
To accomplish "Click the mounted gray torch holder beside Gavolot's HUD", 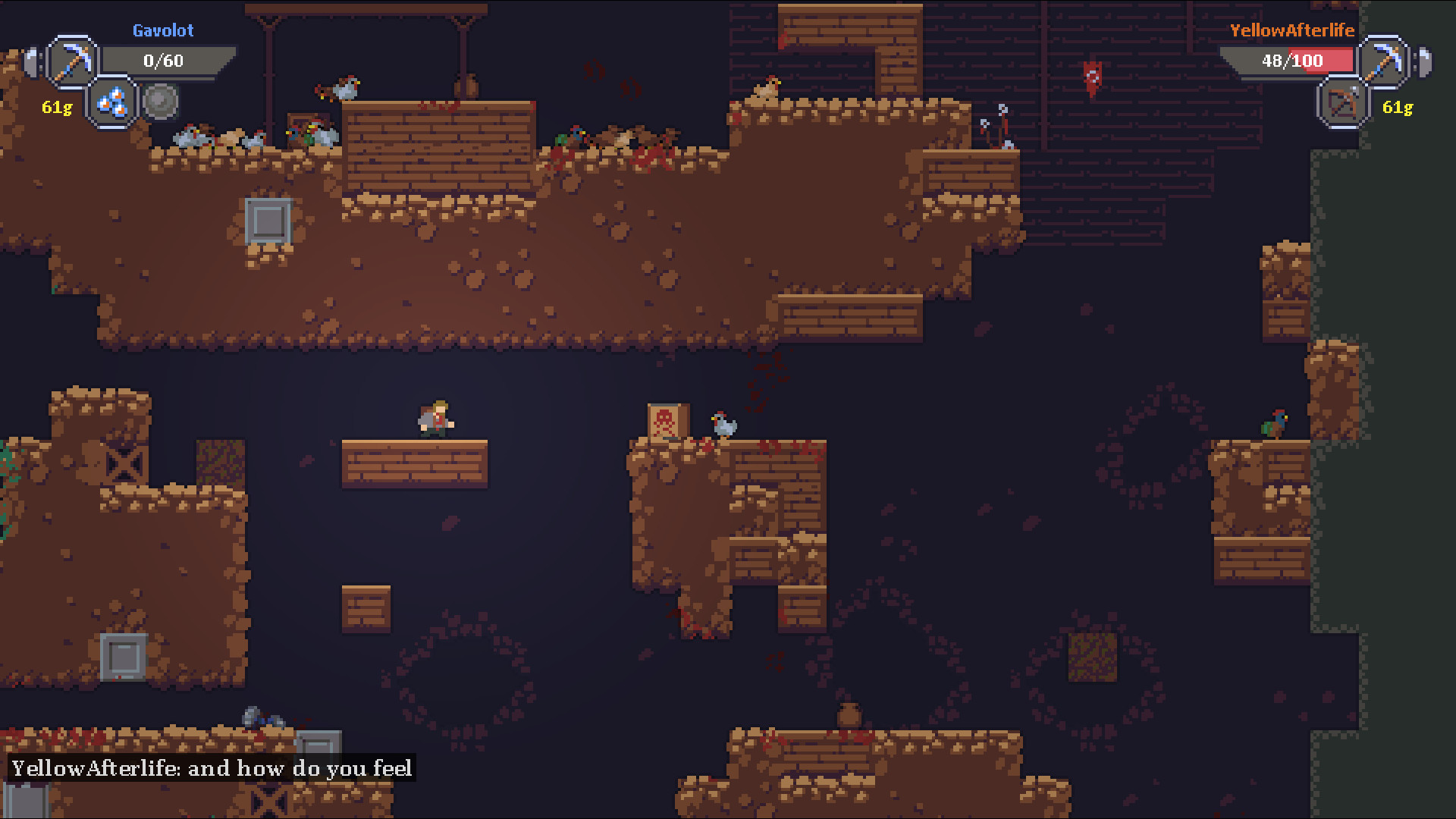I will coord(30,62).
